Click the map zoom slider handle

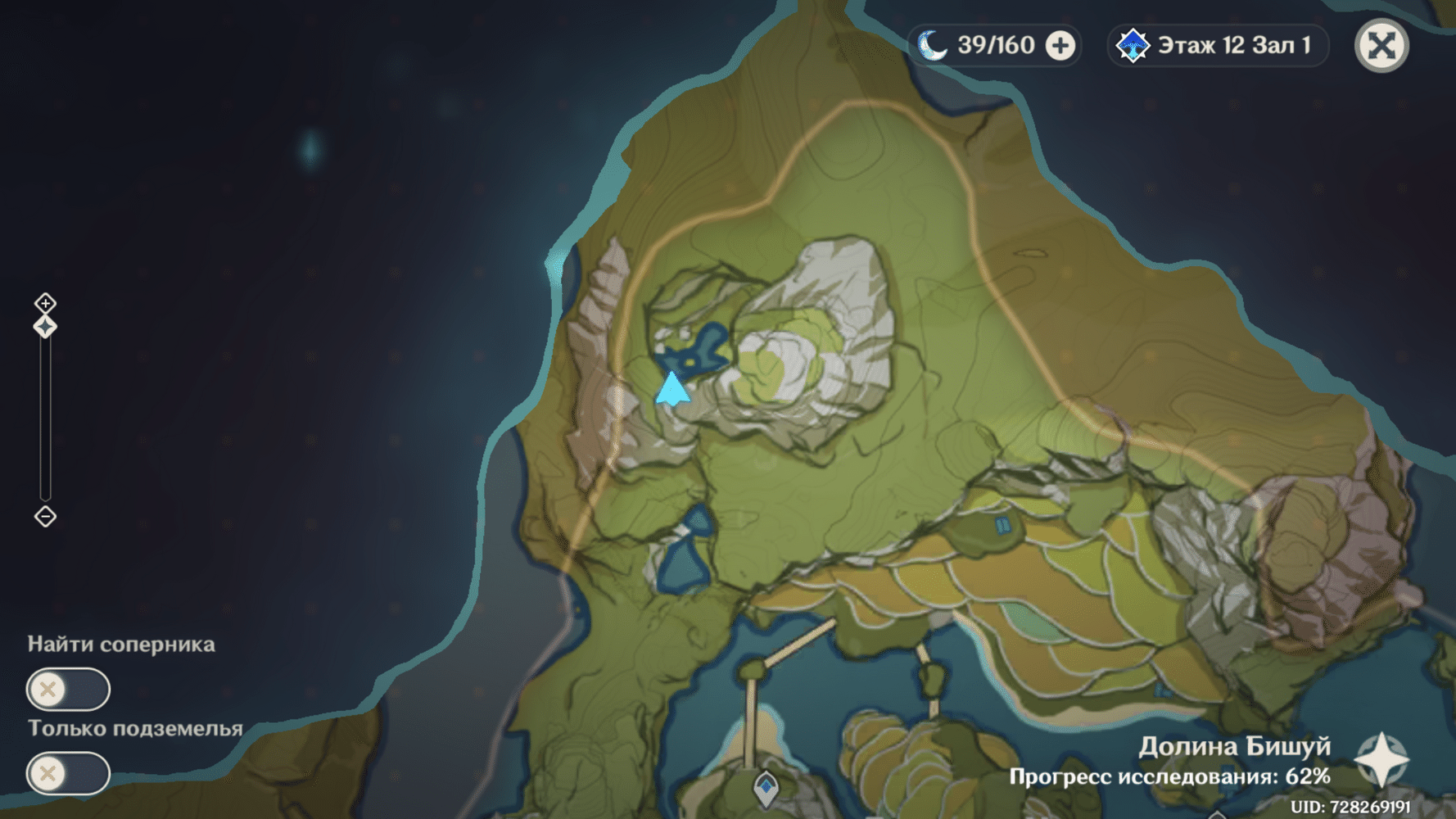pos(45,327)
